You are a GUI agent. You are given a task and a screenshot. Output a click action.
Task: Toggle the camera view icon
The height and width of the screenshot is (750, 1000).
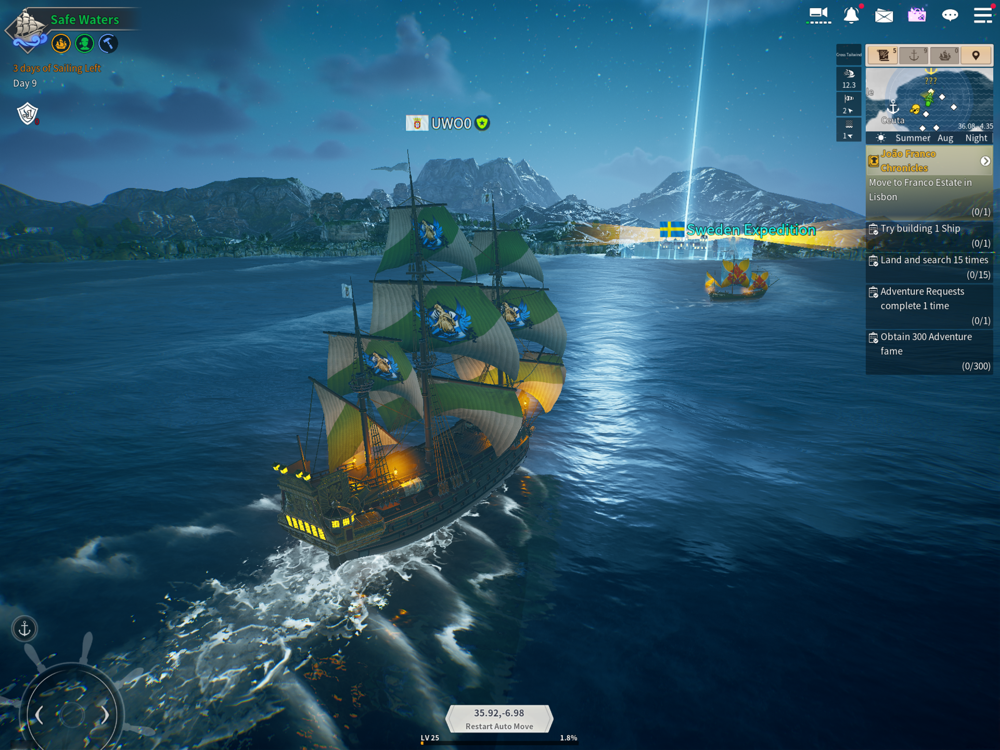click(x=818, y=15)
